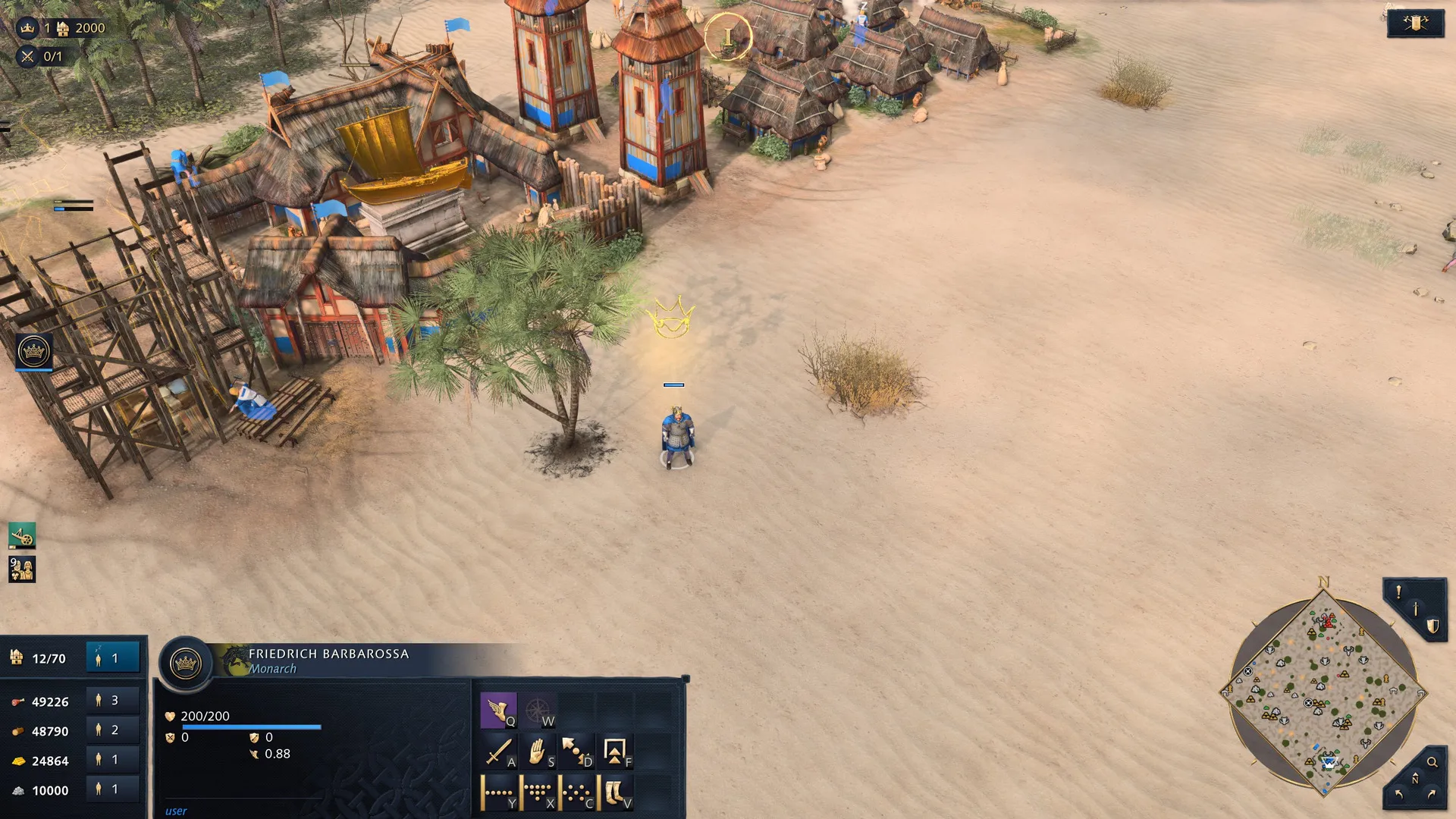The width and height of the screenshot is (1456, 819).
Task: Set the line formation
Action: (497, 793)
